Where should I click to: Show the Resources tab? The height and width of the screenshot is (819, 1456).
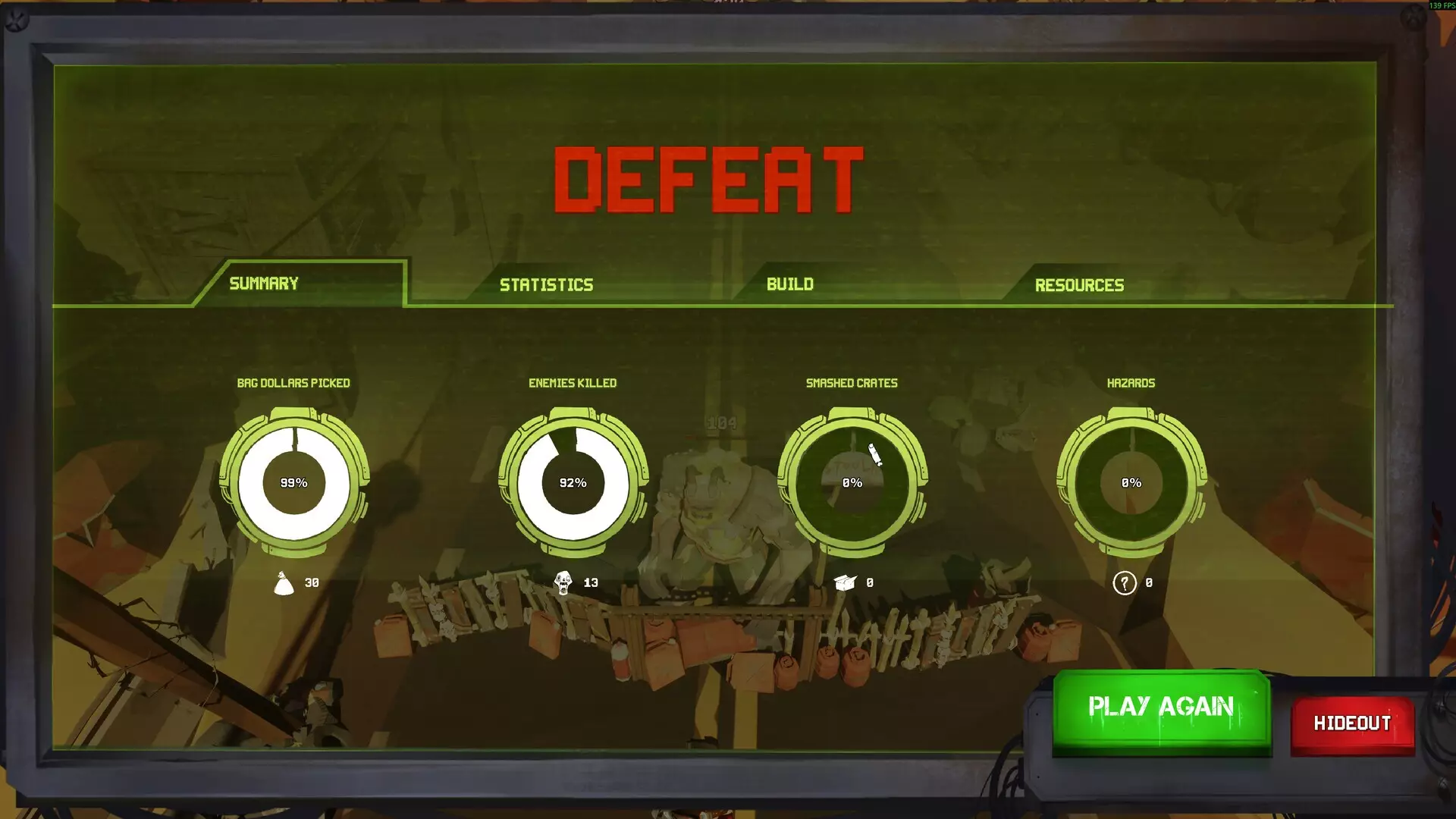click(x=1079, y=285)
